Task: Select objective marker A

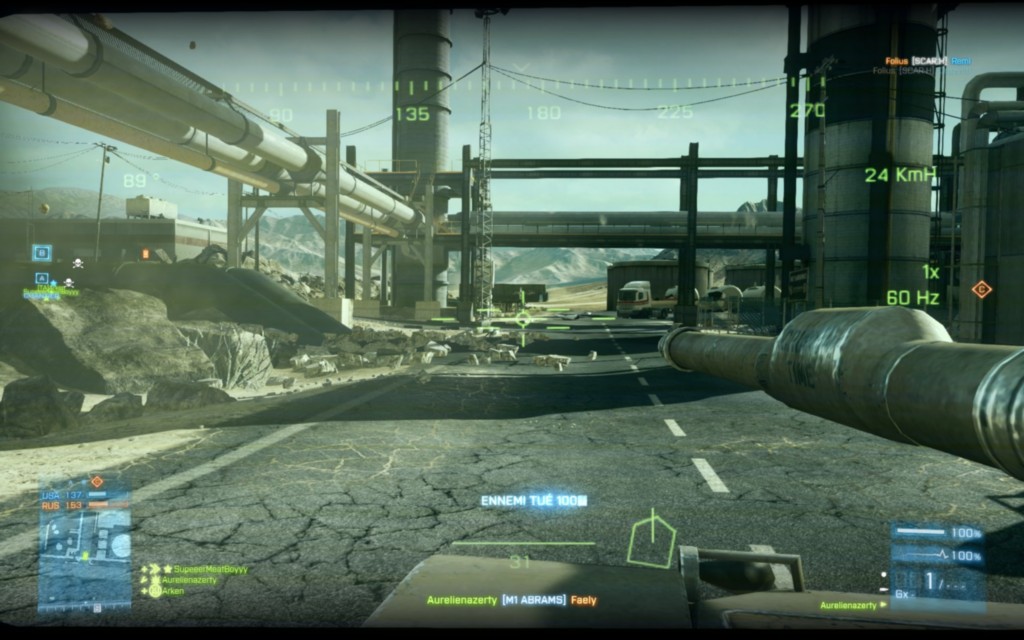Action: tap(41, 277)
